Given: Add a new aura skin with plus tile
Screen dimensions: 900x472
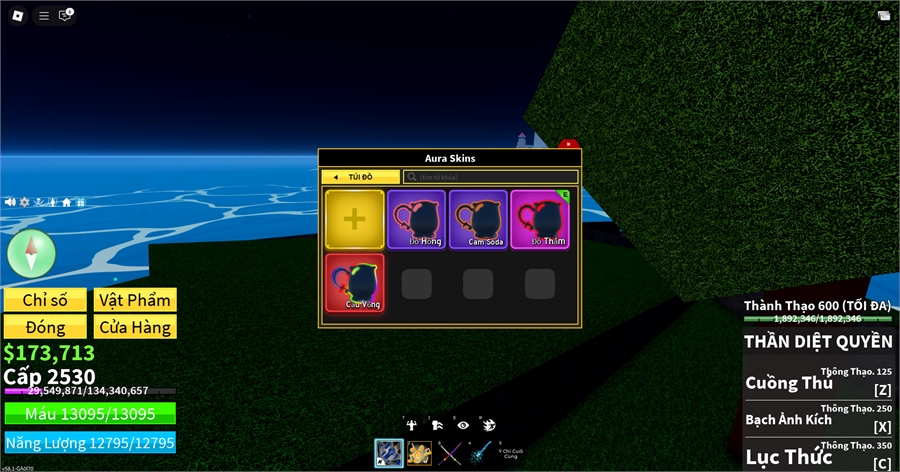Looking at the screenshot, I should pos(354,219).
